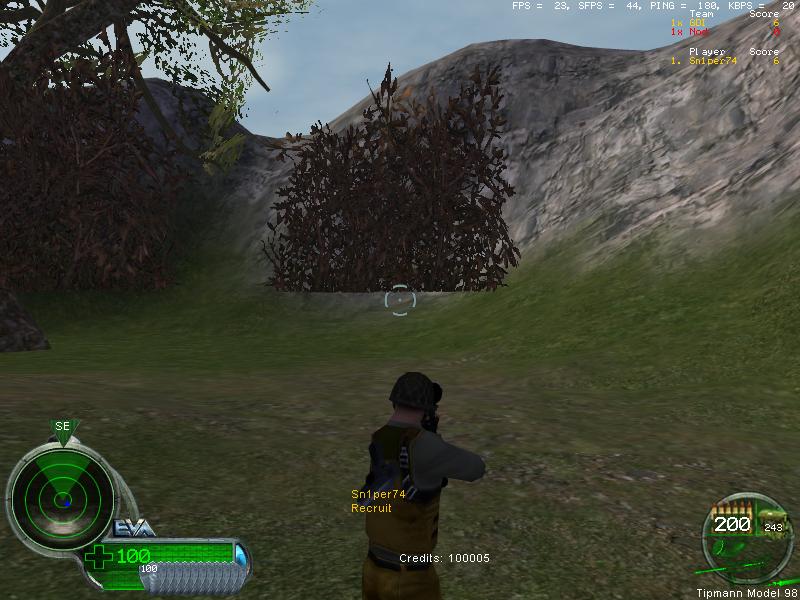This screenshot has width=800, height=600.
Task: Choose the GDI team scoreboard row
Action: point(723,23)
